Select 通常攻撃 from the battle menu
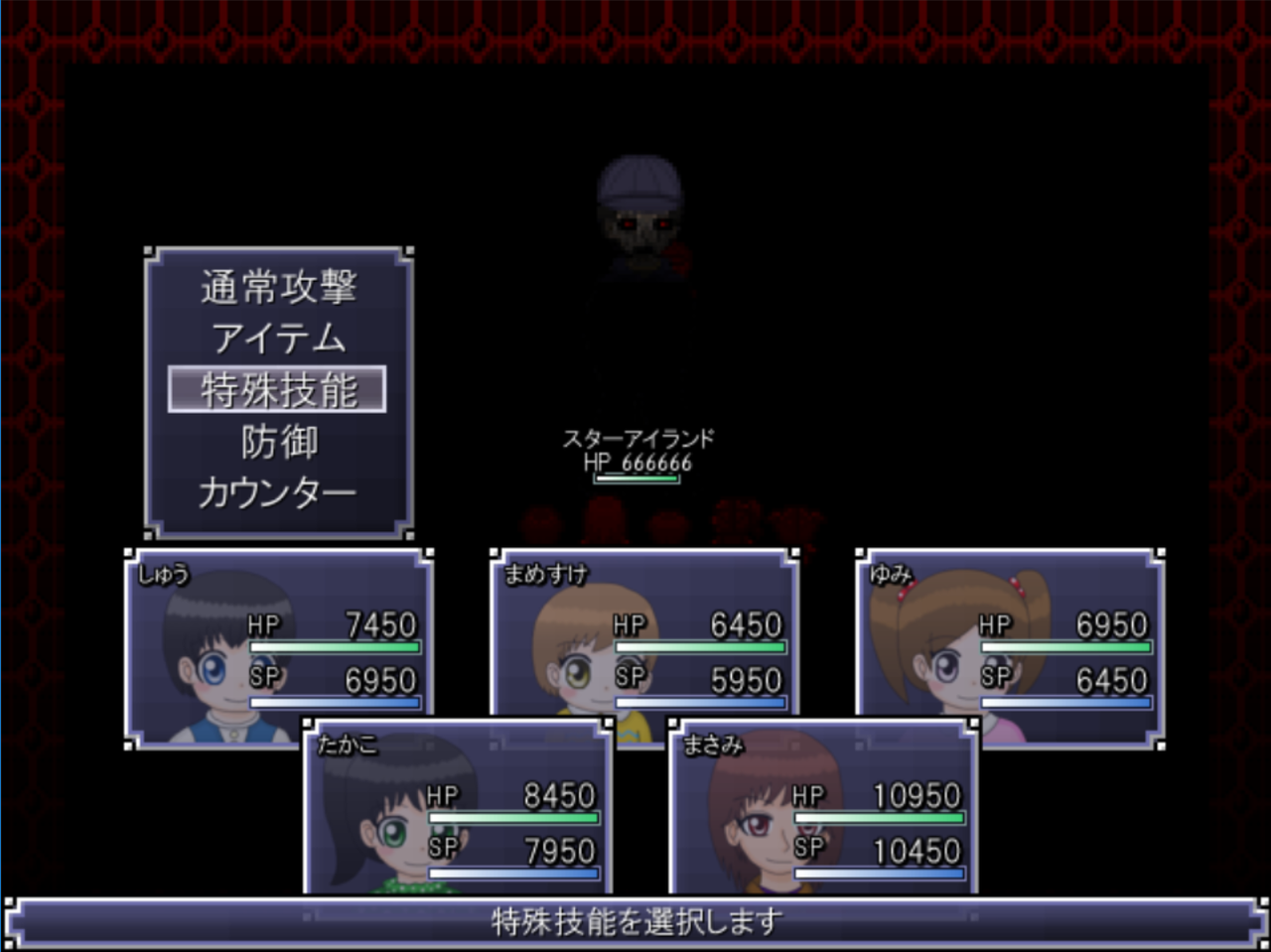Screen dimensions: 1271x952 (x=278, y=288)
